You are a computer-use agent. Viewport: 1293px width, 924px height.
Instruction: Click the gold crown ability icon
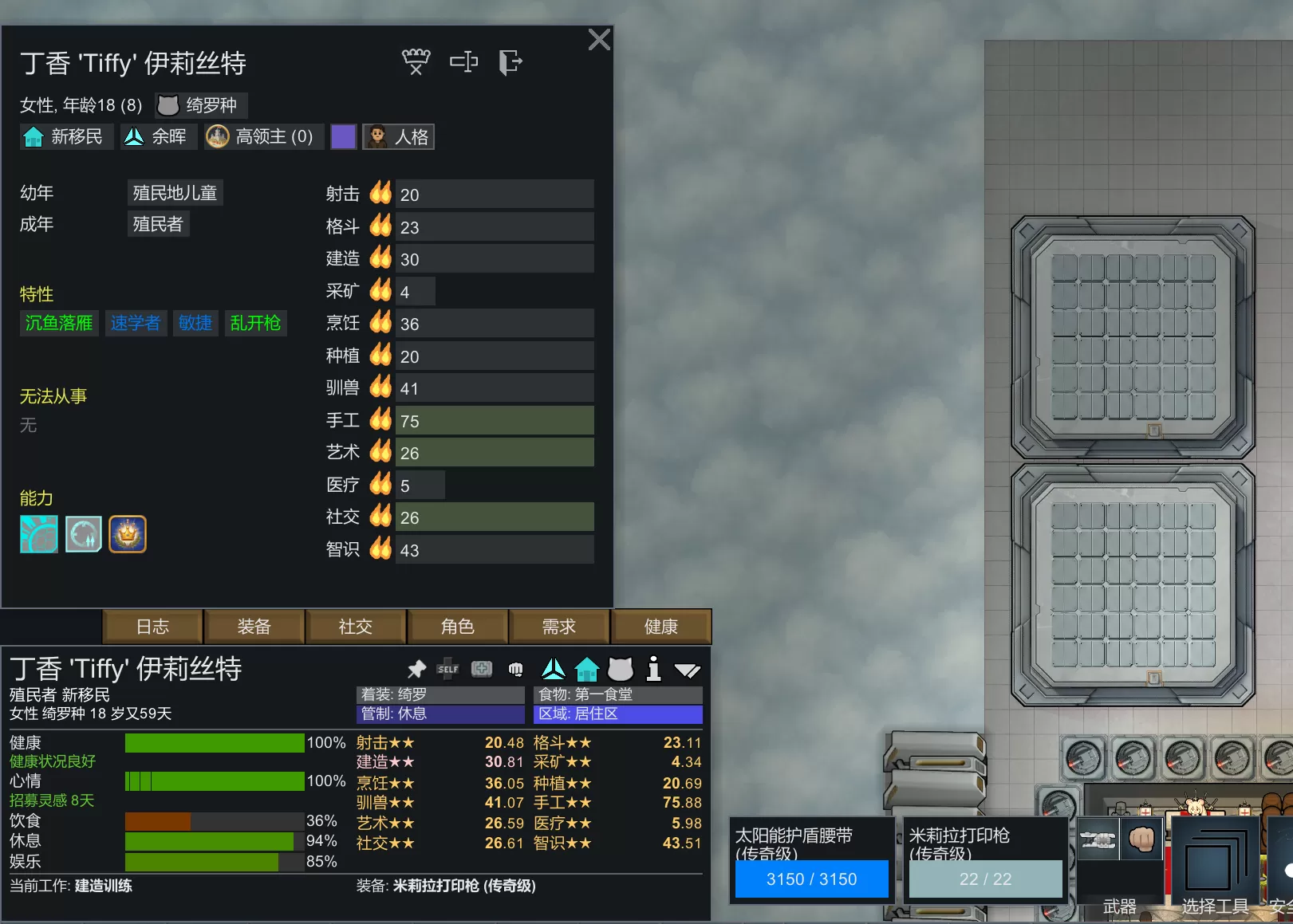[128, 534]
